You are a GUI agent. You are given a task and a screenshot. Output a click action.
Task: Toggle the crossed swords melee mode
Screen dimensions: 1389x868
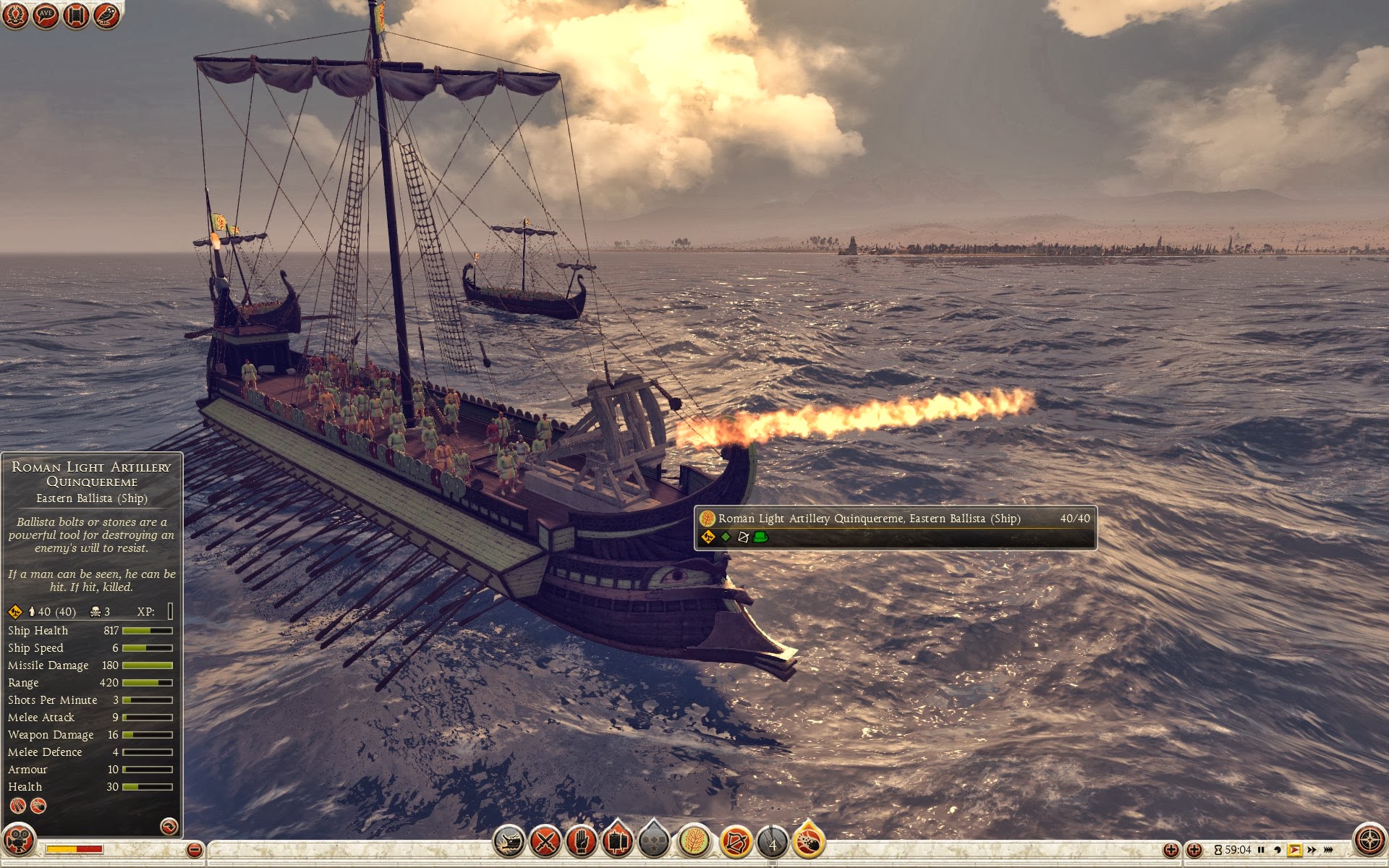(x=546, y=841)
